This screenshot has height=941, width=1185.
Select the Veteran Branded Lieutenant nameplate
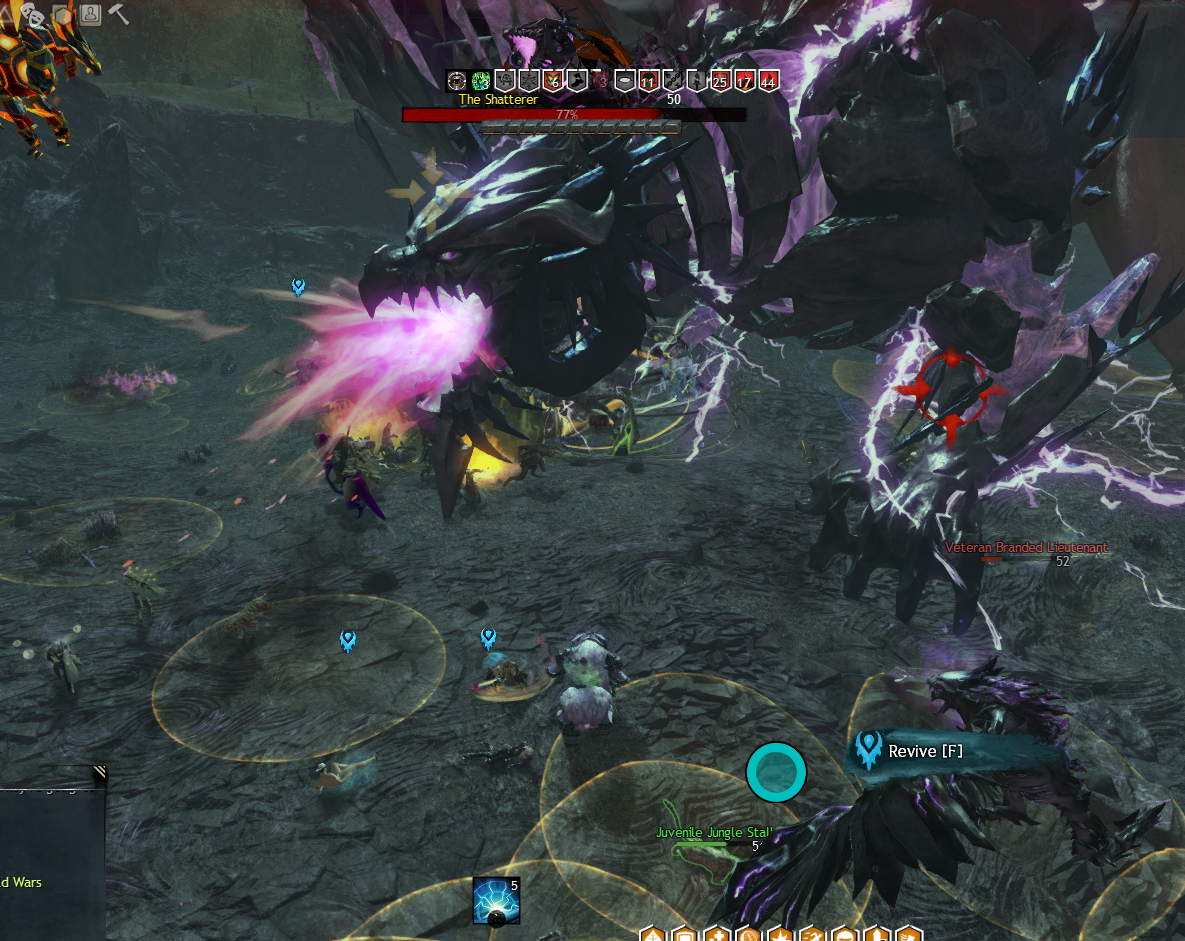(x=1025, y=548)
